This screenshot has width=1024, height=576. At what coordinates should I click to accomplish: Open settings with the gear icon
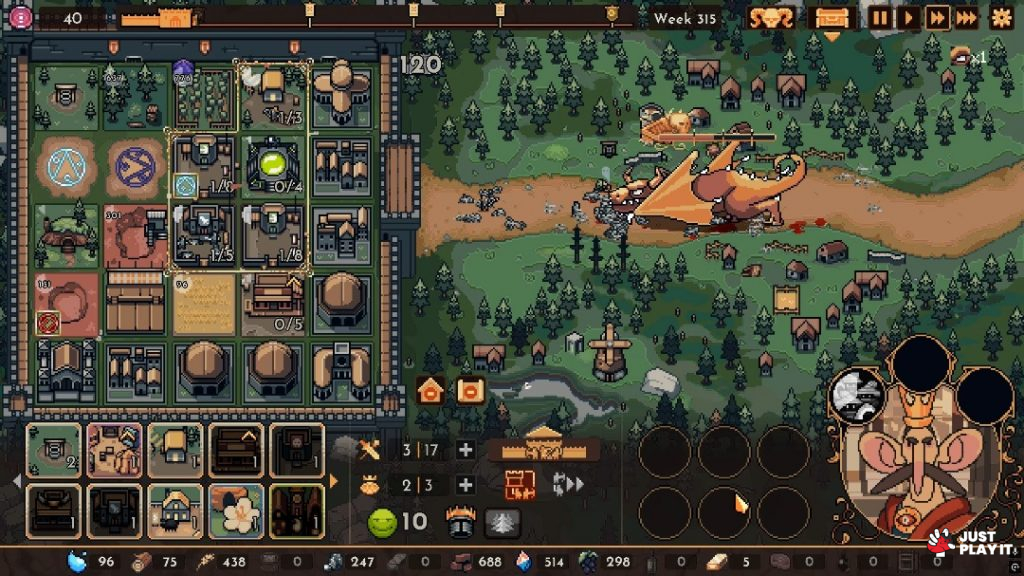click(1001, 17)
